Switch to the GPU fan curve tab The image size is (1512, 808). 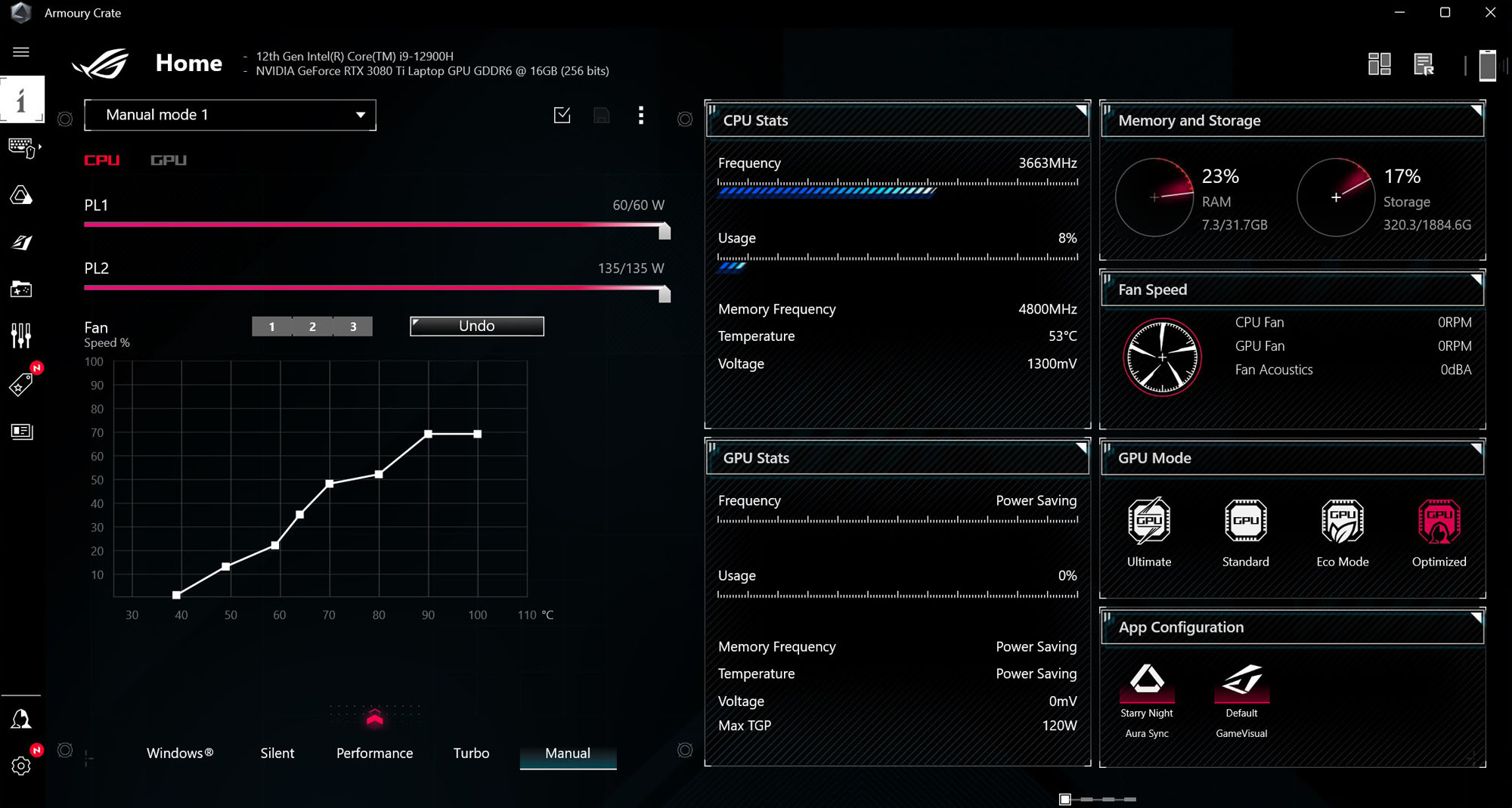pyautogui.click(x=168, y=159)
